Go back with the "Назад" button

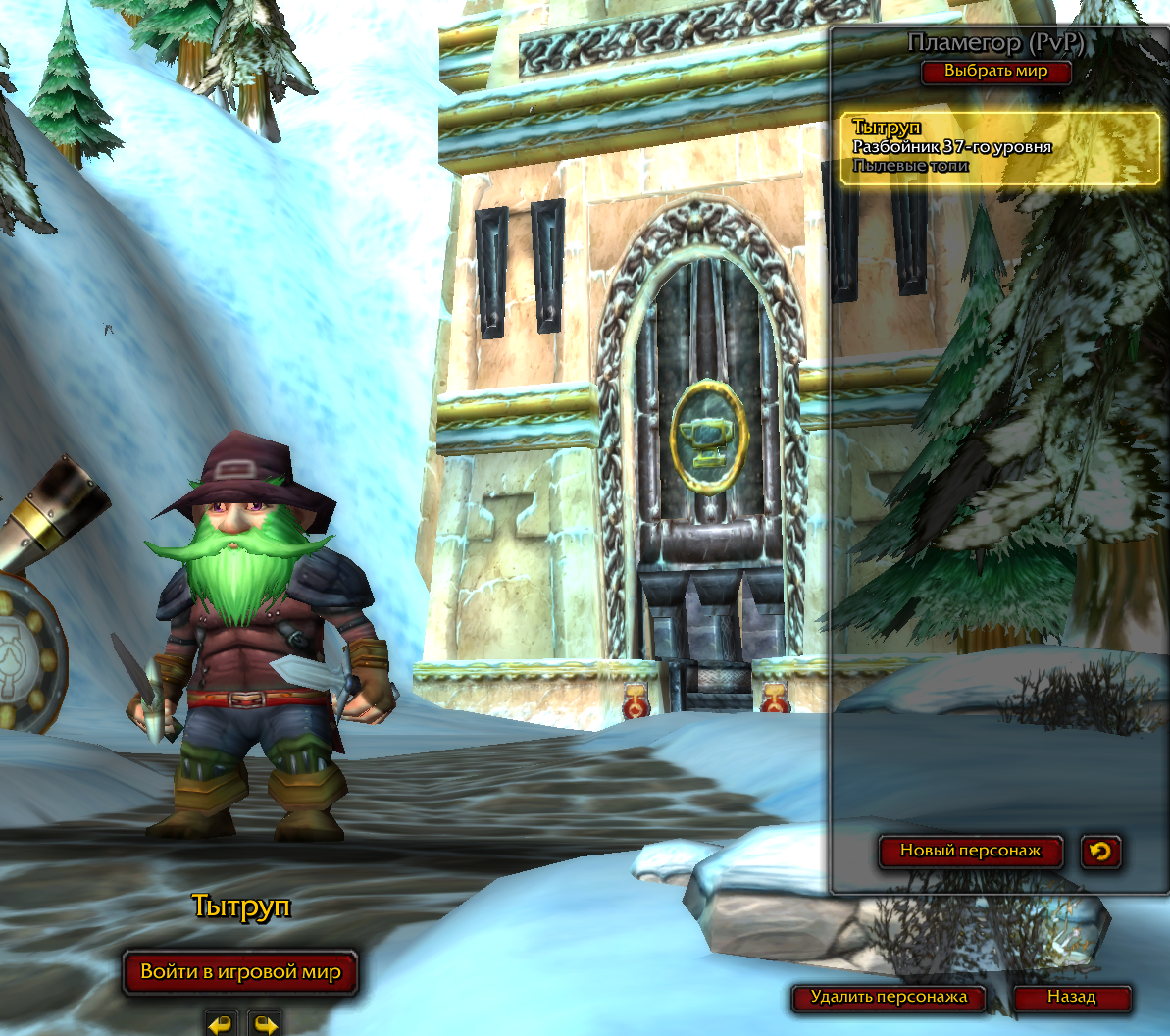pos(1071,998)
